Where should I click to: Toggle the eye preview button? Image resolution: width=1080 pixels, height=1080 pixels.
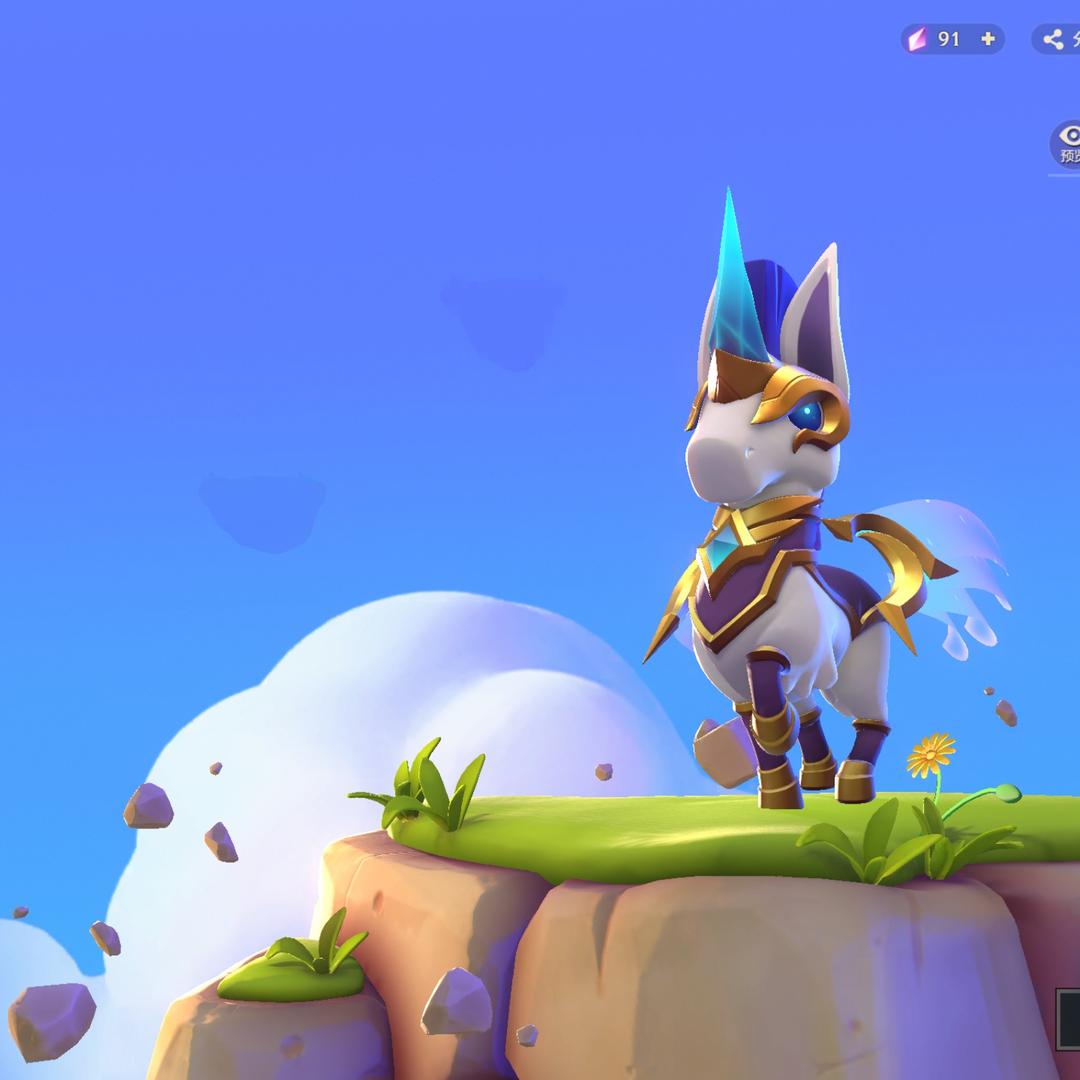click(1067, 142)
